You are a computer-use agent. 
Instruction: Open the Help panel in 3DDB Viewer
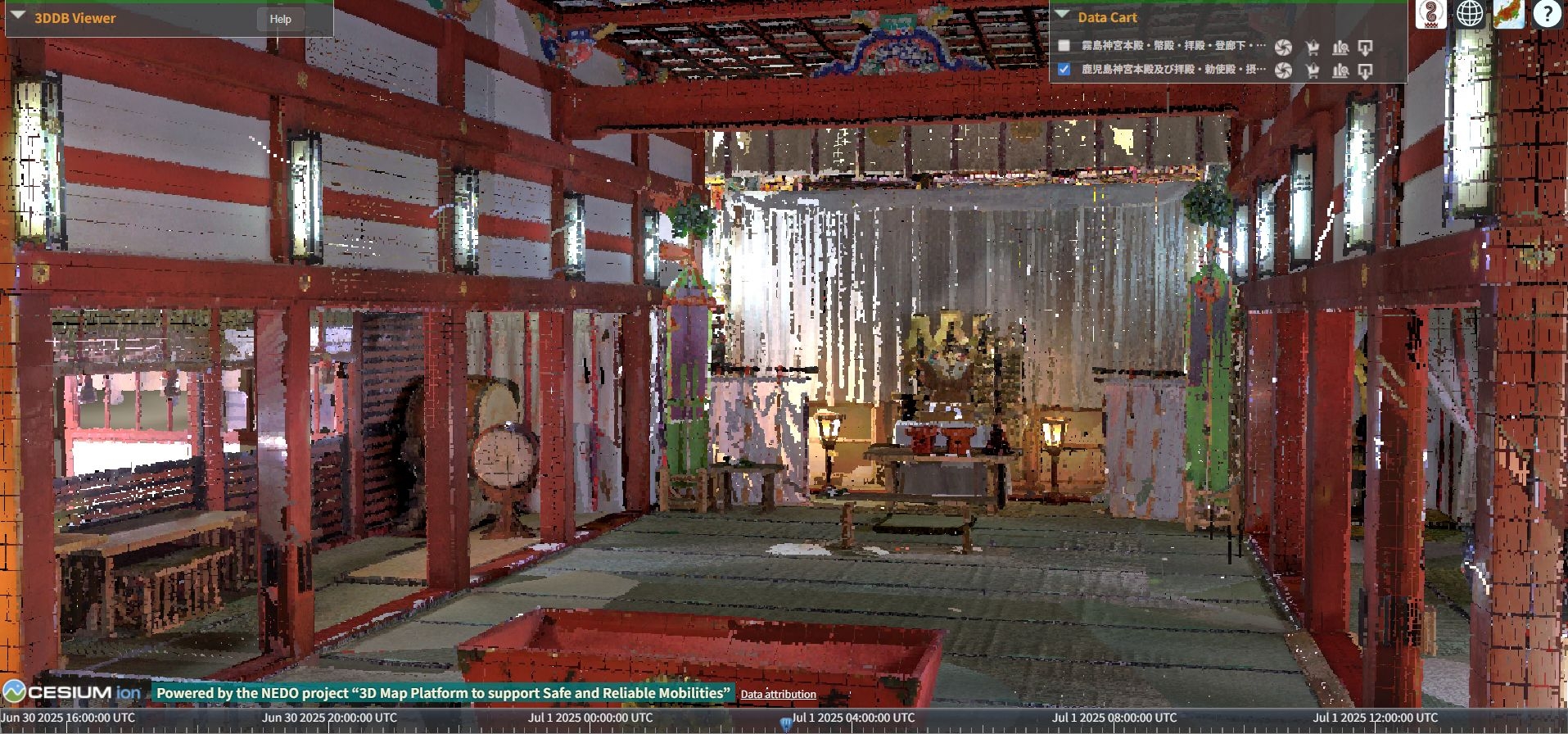point(280,19)
